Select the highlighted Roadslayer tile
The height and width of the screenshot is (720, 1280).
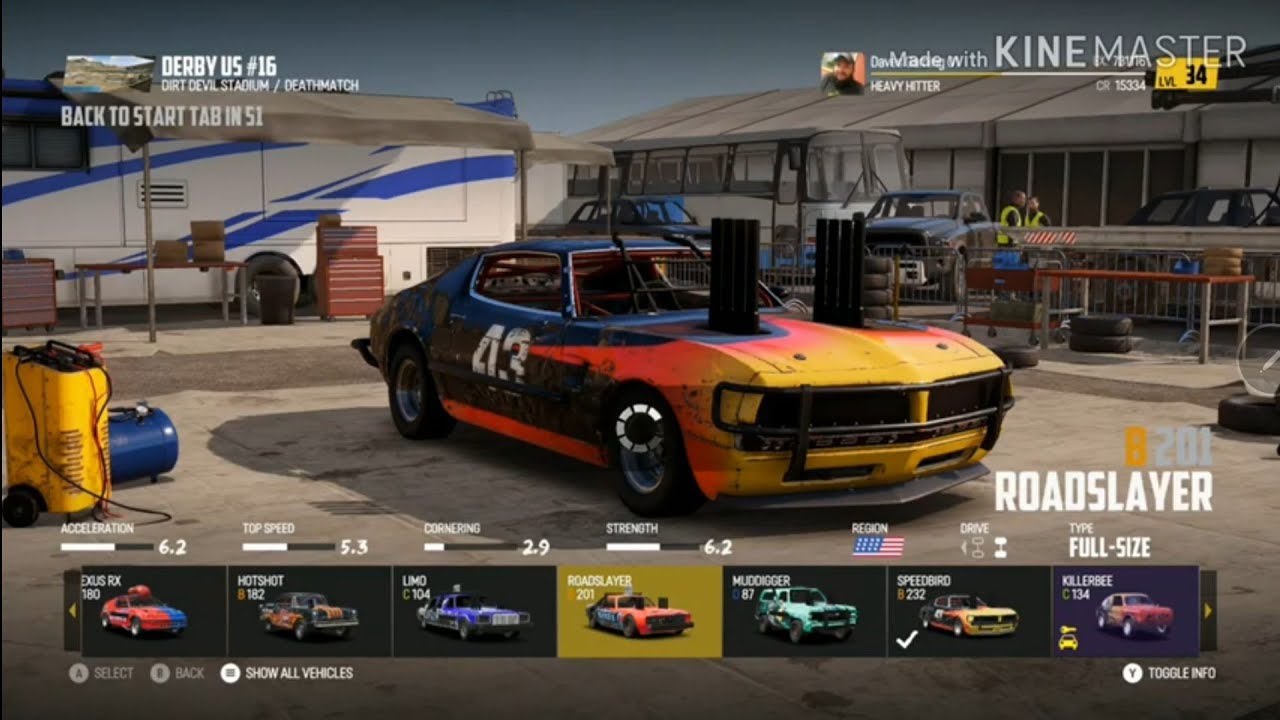point(639,612)
